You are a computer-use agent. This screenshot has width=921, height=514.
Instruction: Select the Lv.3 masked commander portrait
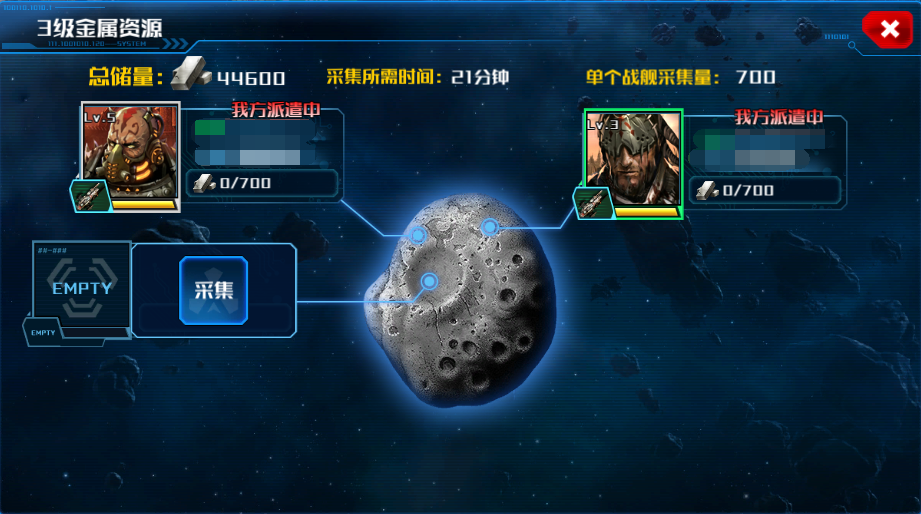click(x=633, y=160)
